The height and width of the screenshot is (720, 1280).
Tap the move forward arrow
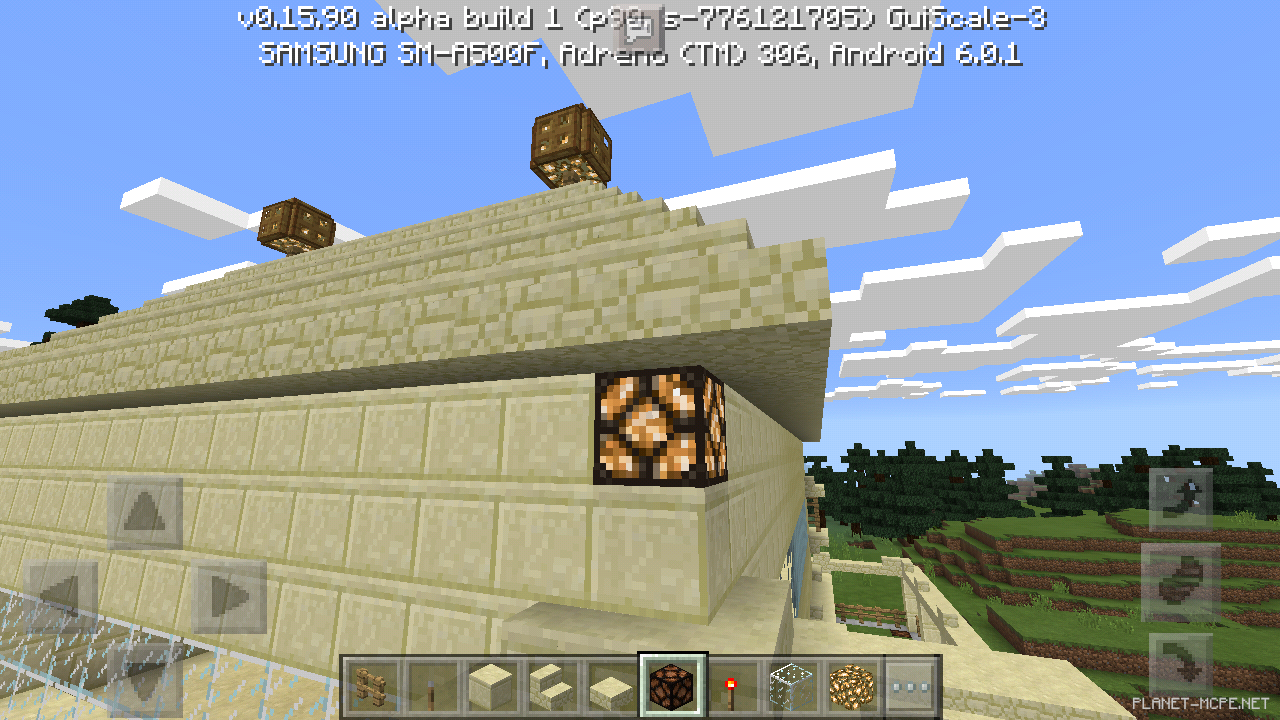point(145,513)
